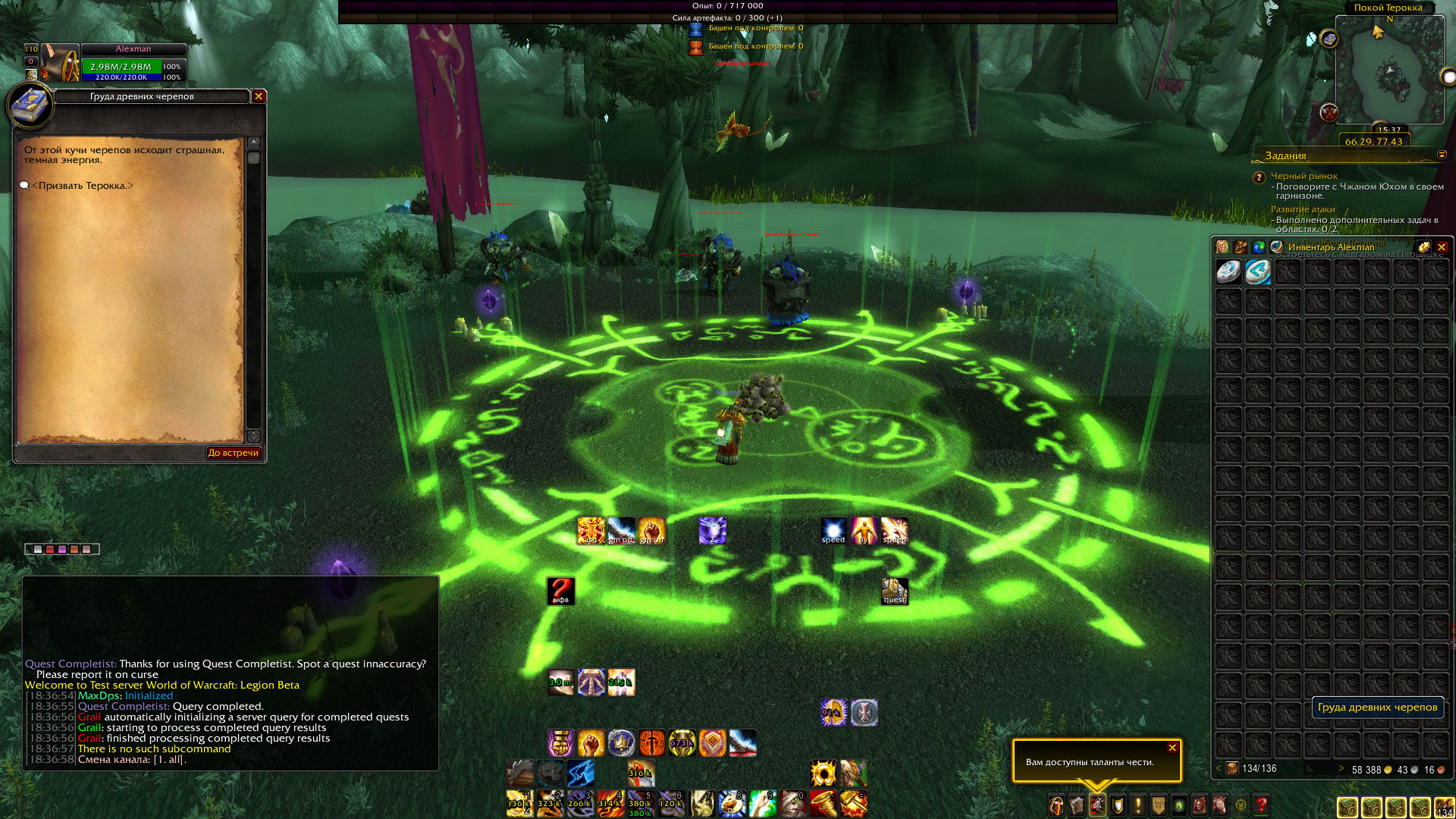
Task: Cast the hotbar ability in slot 1
Action: pos(519,803)
